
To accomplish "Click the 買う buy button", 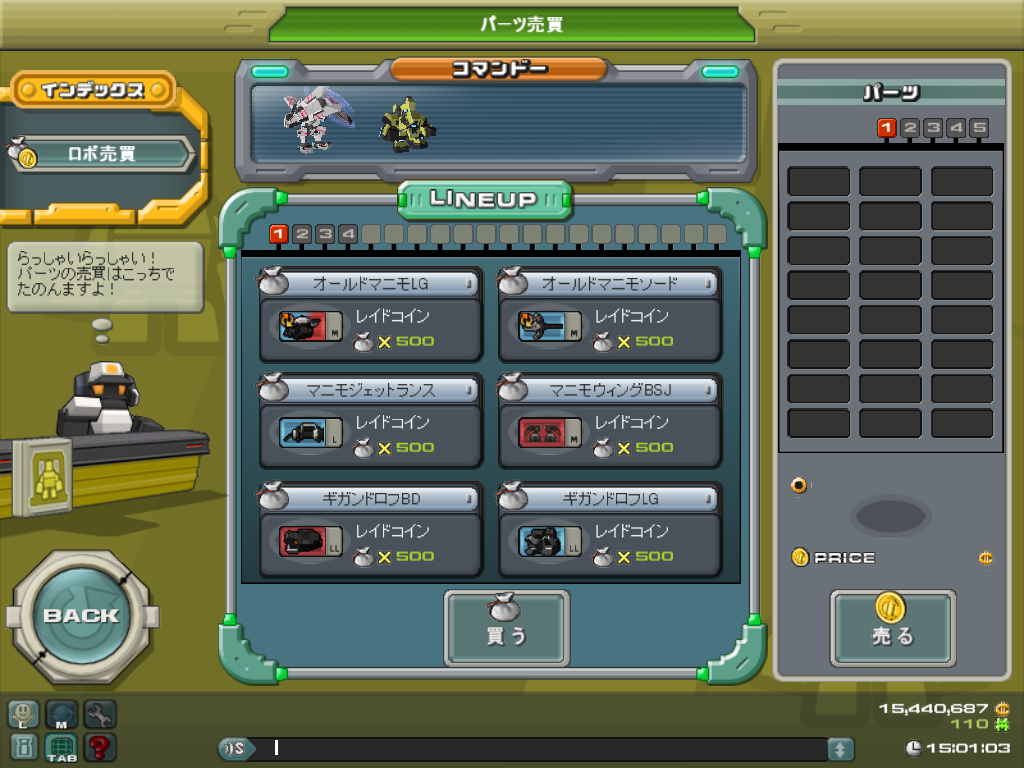I will (x=506, y=628).
